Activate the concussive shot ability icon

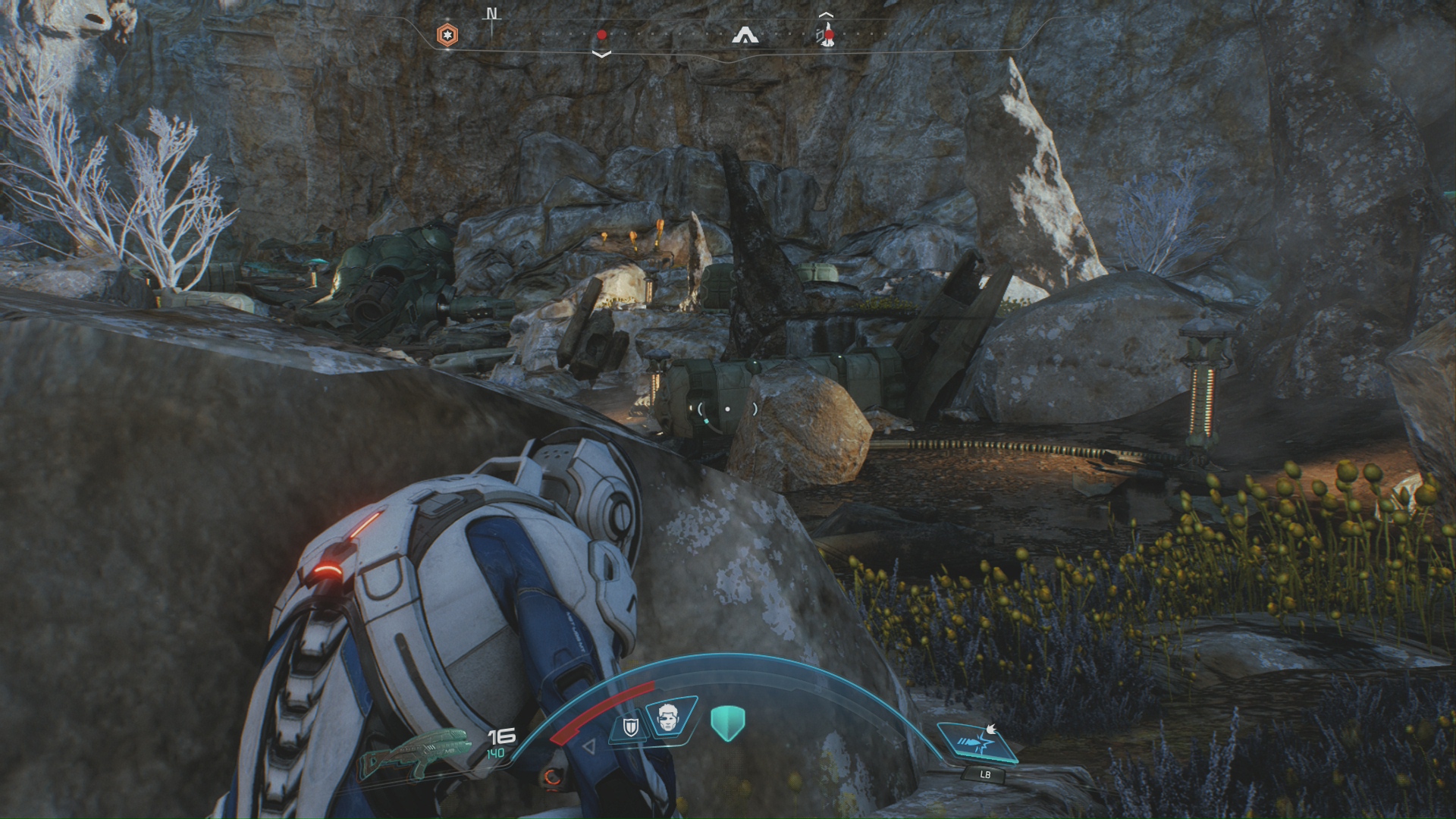click(977, 742)
